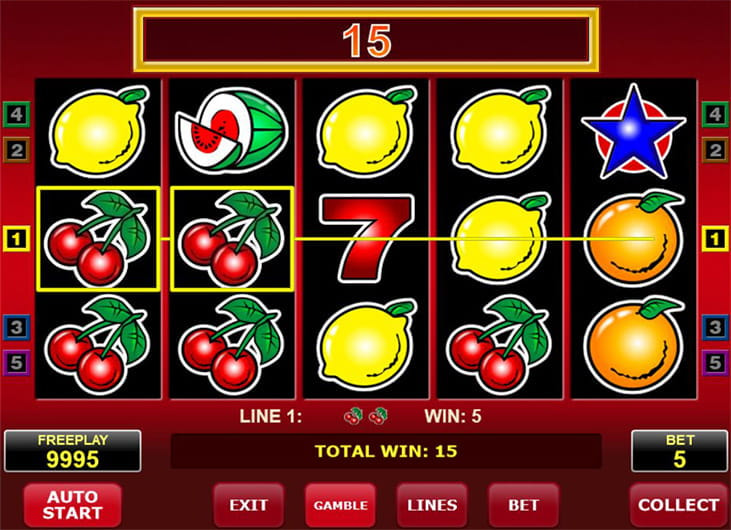The height and width of the screenshot is (530, 731).
Task: Click the red Bet button
Action: point(523,505)
